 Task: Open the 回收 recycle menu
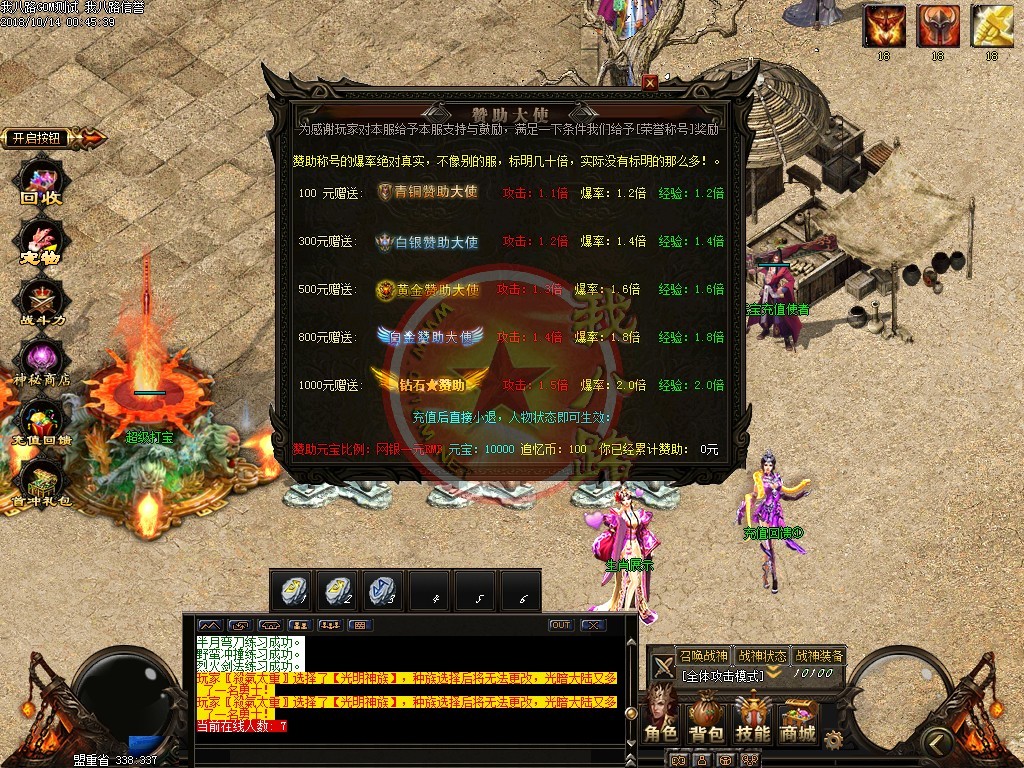click(x=42, y=182)
